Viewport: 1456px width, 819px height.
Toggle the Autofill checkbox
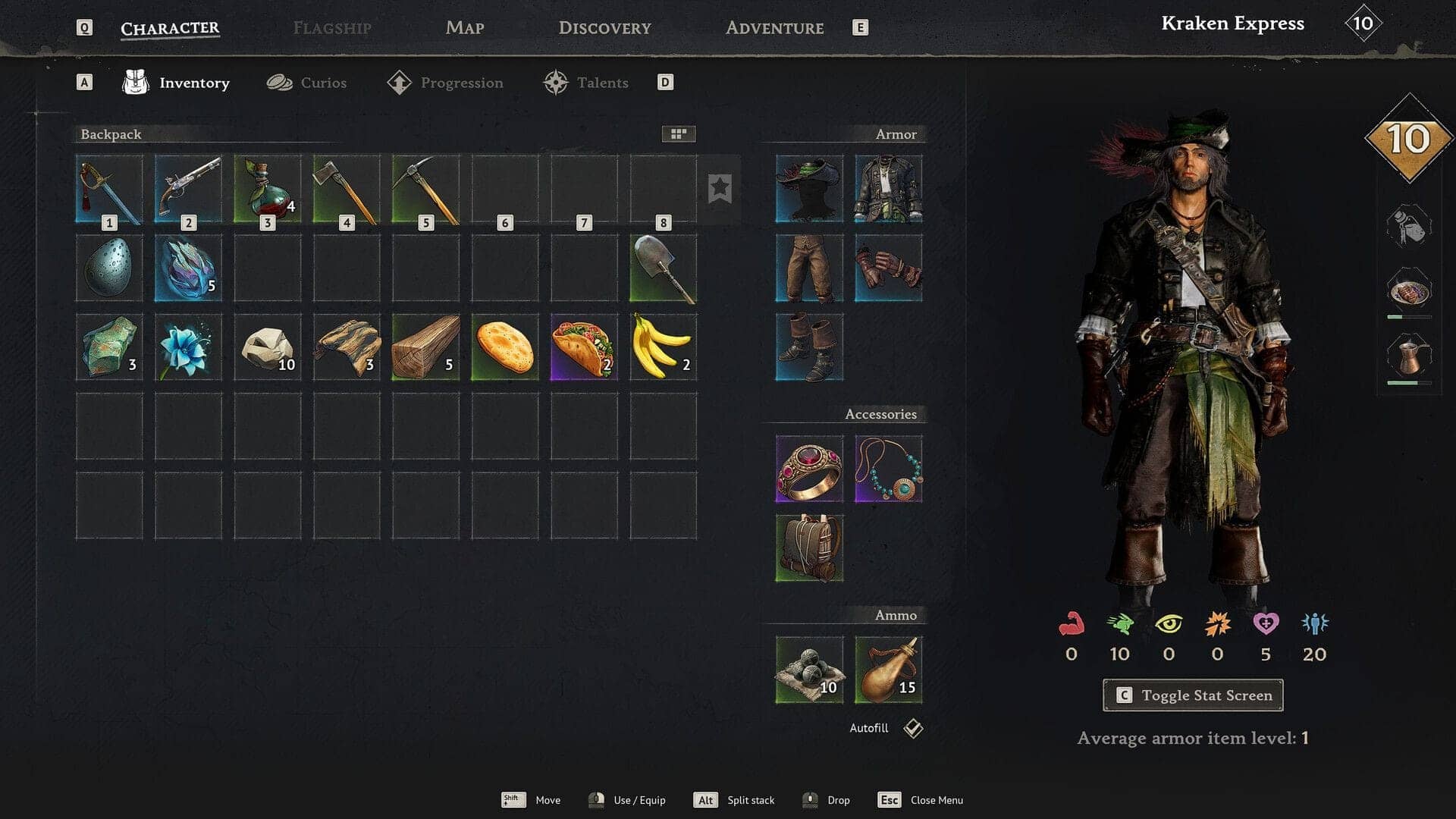tap(913, 728)
